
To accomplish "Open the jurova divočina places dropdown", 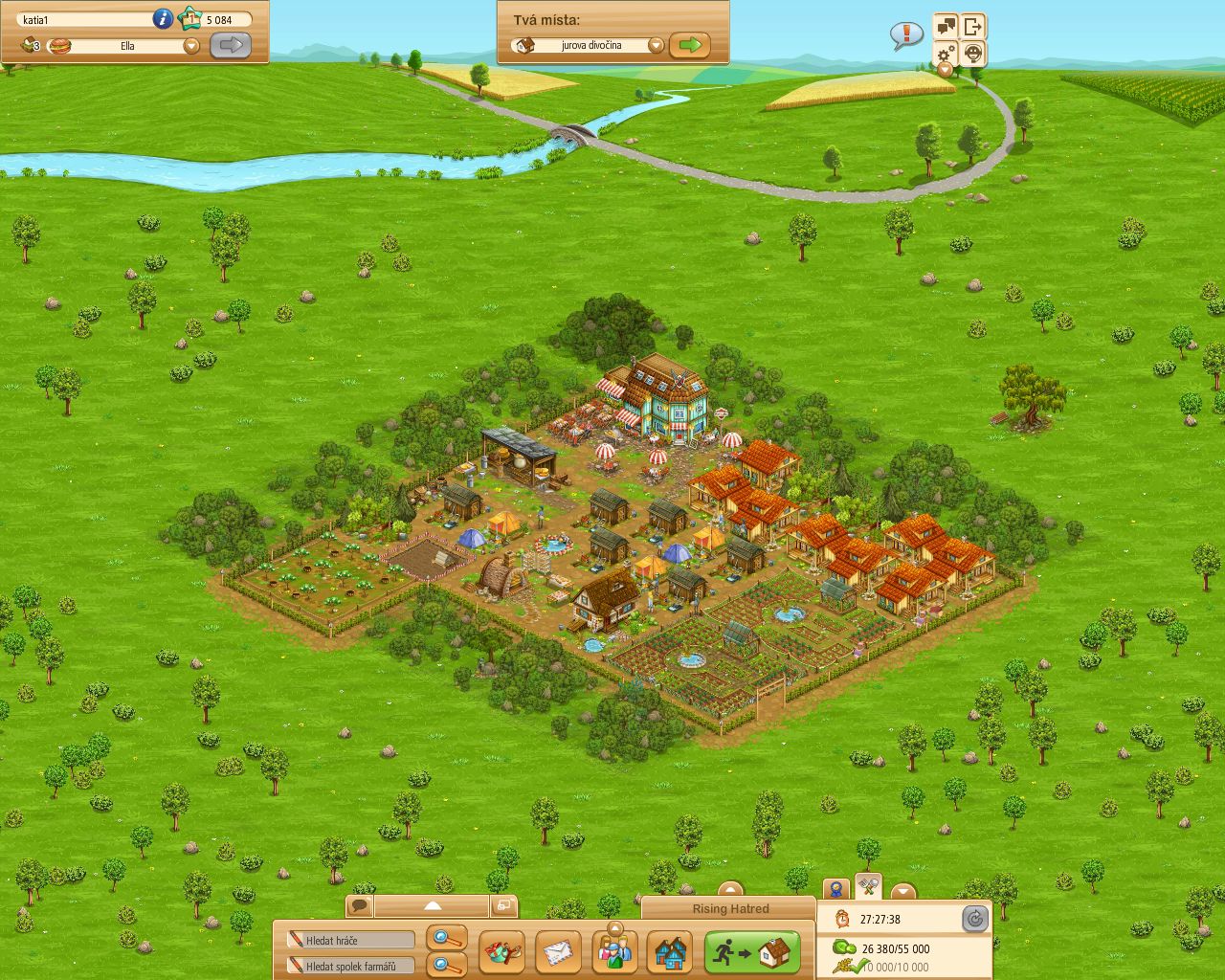I will click(x=656, y=44).
